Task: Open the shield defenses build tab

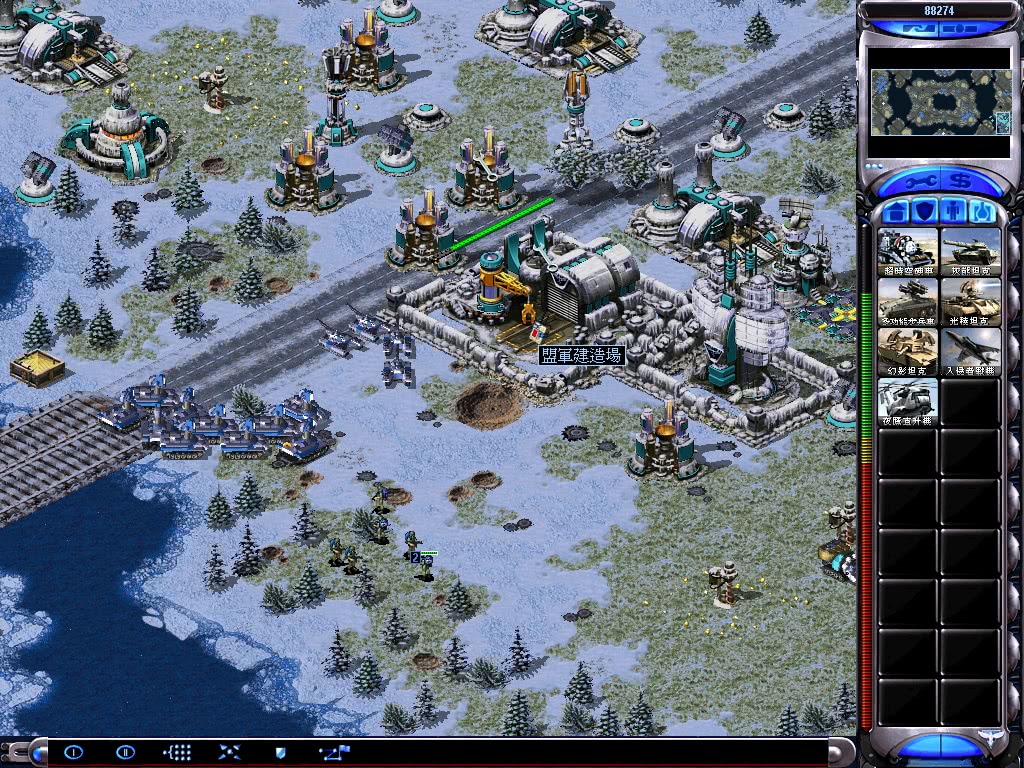Action: tap(925, 212)
